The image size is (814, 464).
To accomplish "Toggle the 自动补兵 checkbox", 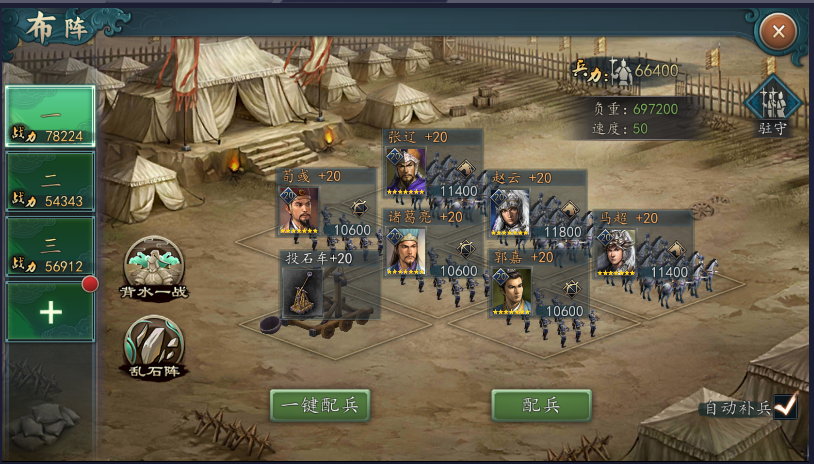I will [786, 407].
